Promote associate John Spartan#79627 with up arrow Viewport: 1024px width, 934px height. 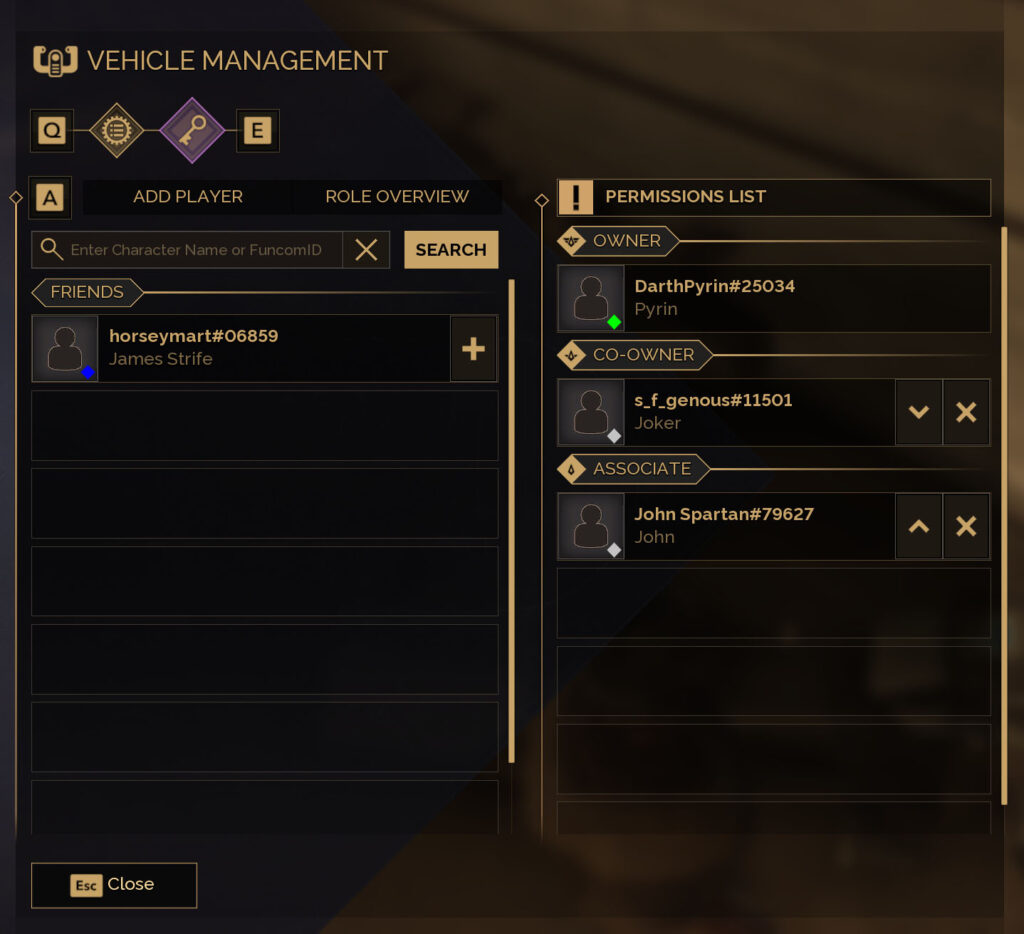point(919,526)
